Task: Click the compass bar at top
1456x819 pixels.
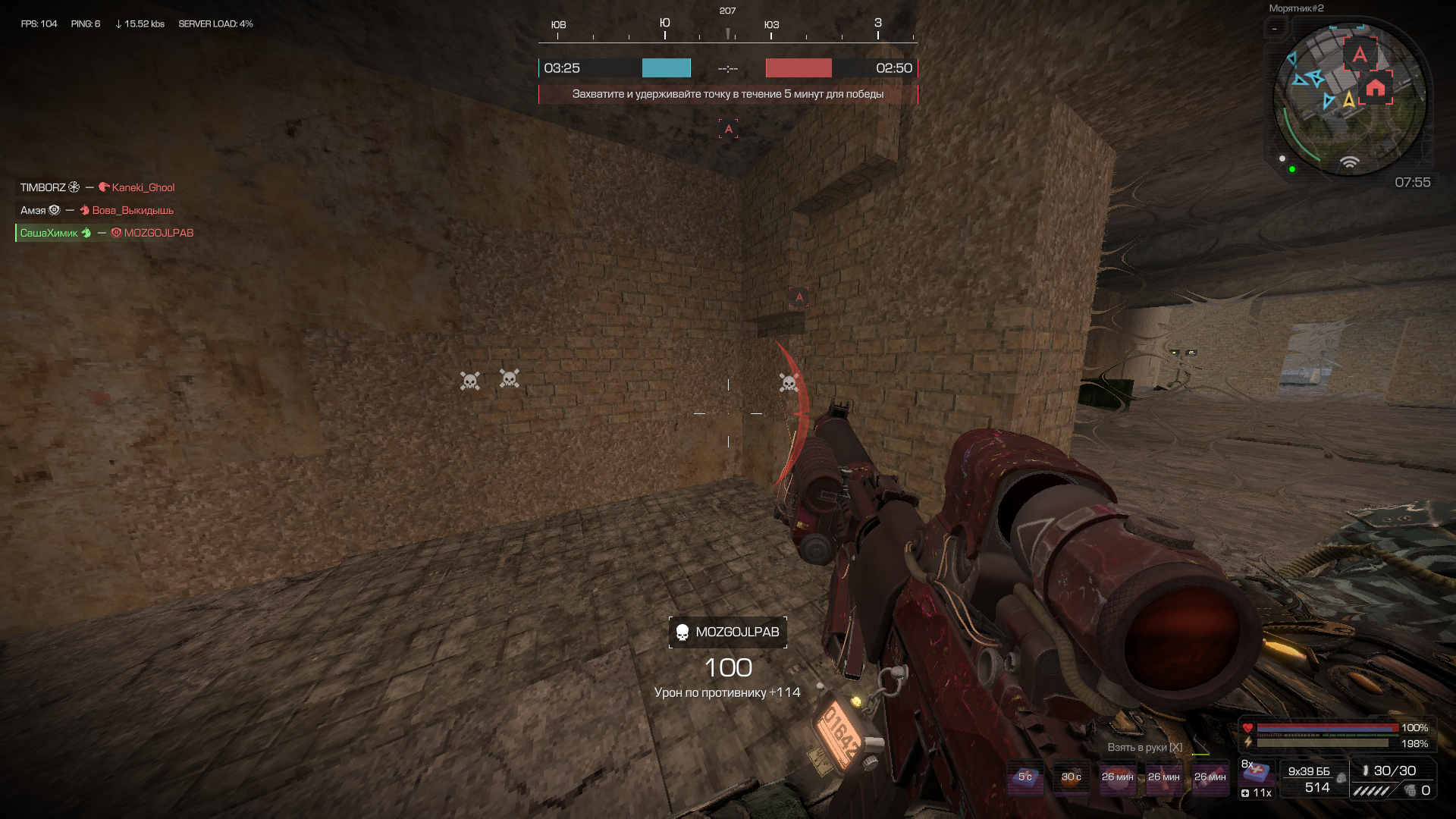Action: click(728, 29)
